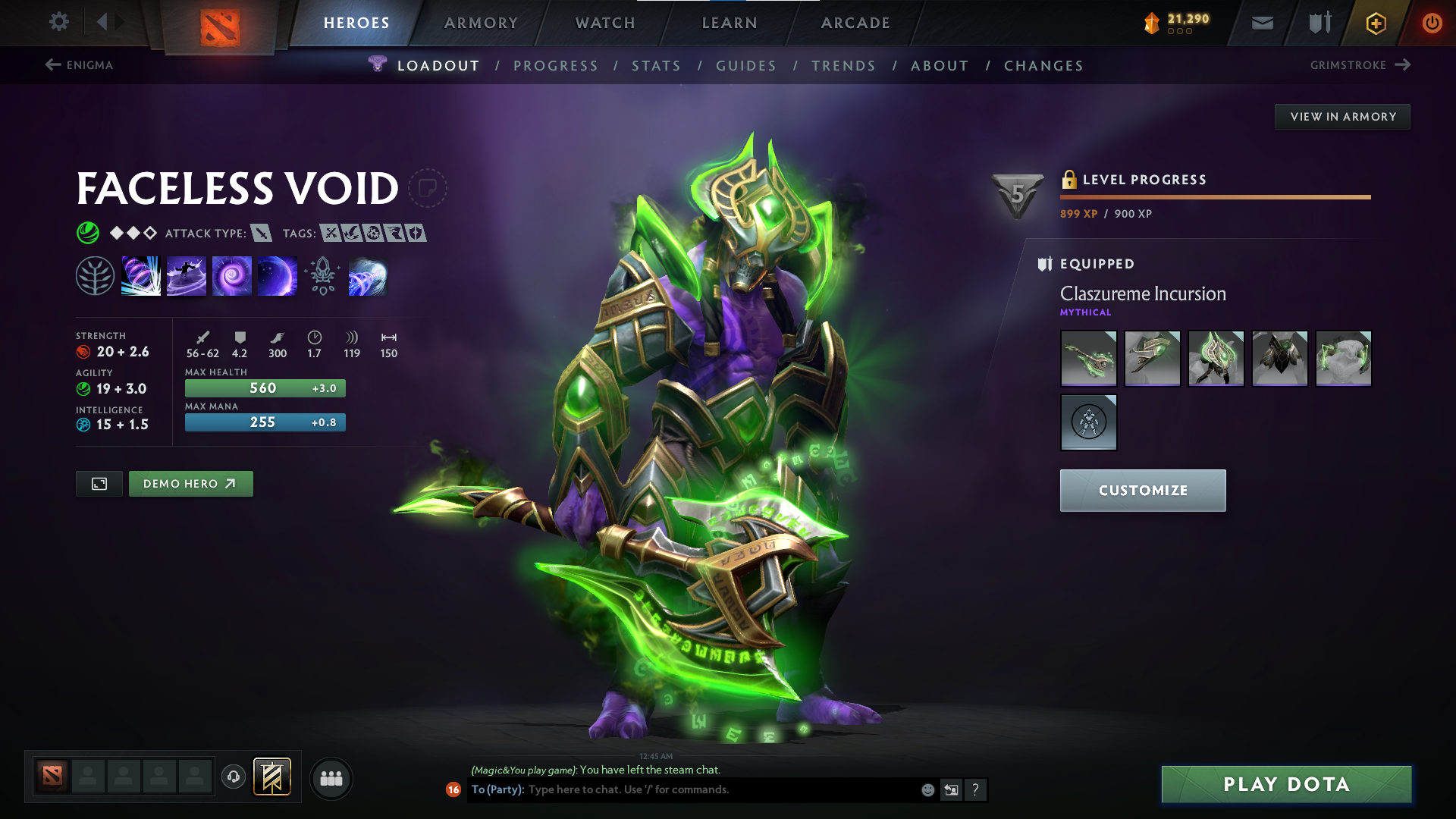Open the mail notifications icon
The image size is (1456, 819).
click(x=1261, y=23)
